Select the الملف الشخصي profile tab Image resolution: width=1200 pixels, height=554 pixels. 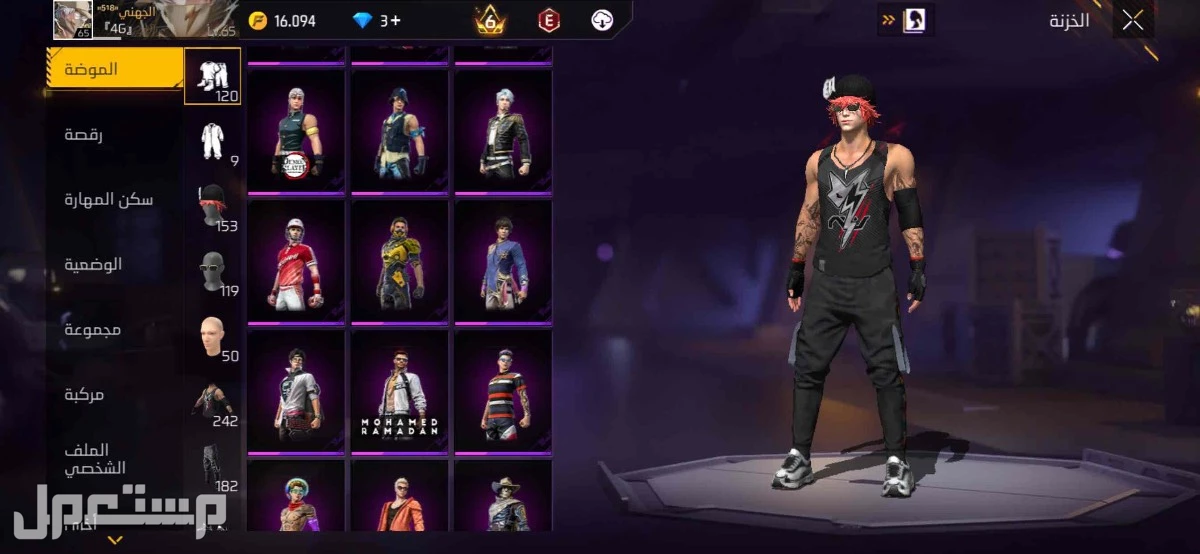click(91, 460)
